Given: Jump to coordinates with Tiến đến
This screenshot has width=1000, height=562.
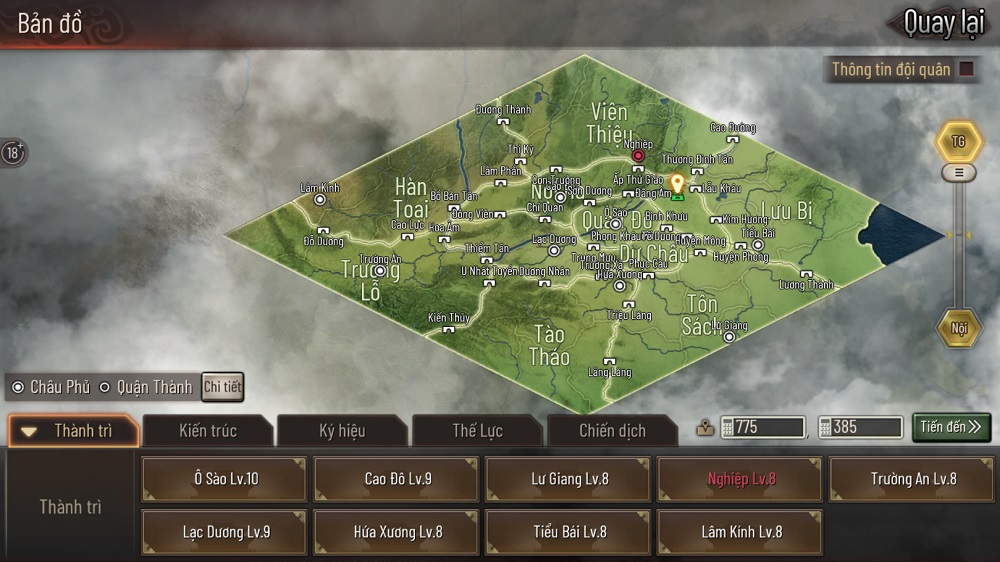Looking at the screenshot, I should (951, 427).
